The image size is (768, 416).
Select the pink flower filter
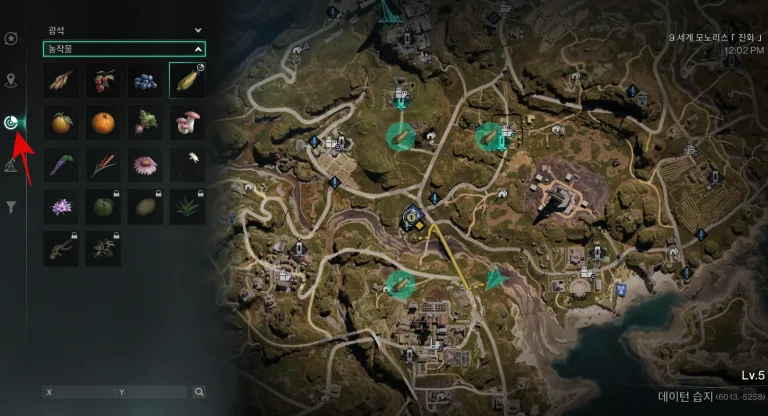coord(146,164)
